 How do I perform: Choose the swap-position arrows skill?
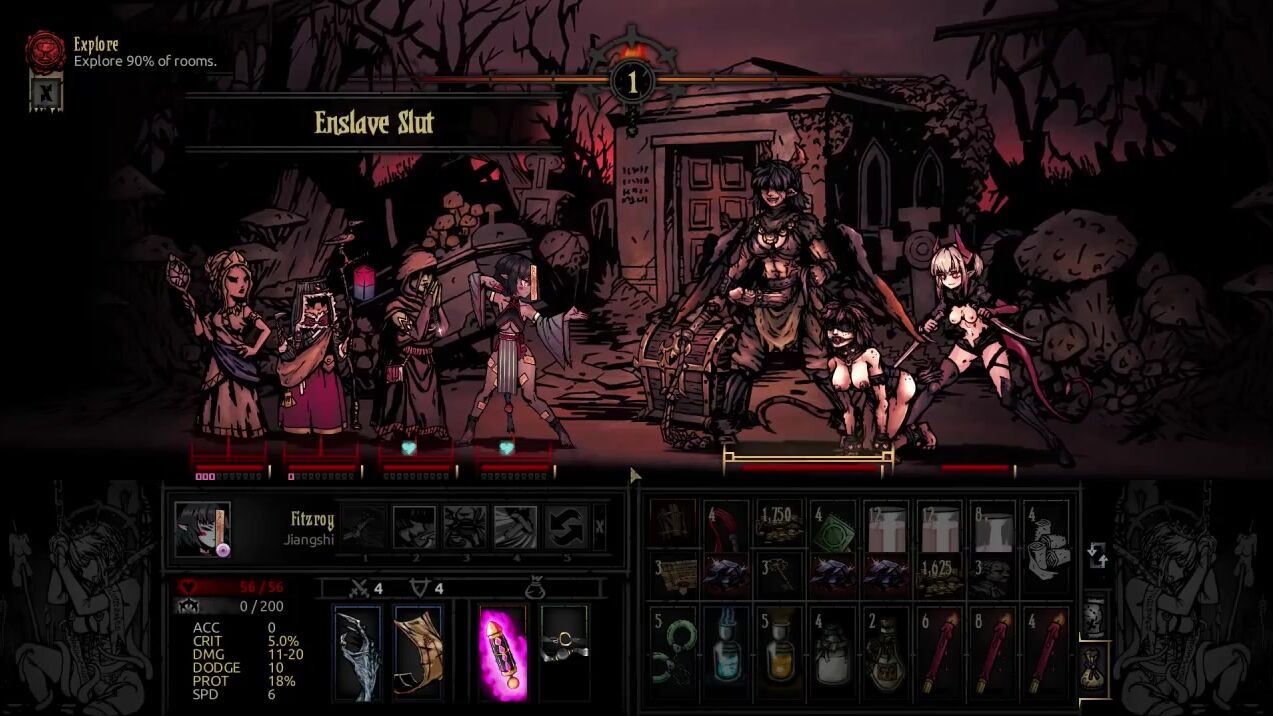564,527
